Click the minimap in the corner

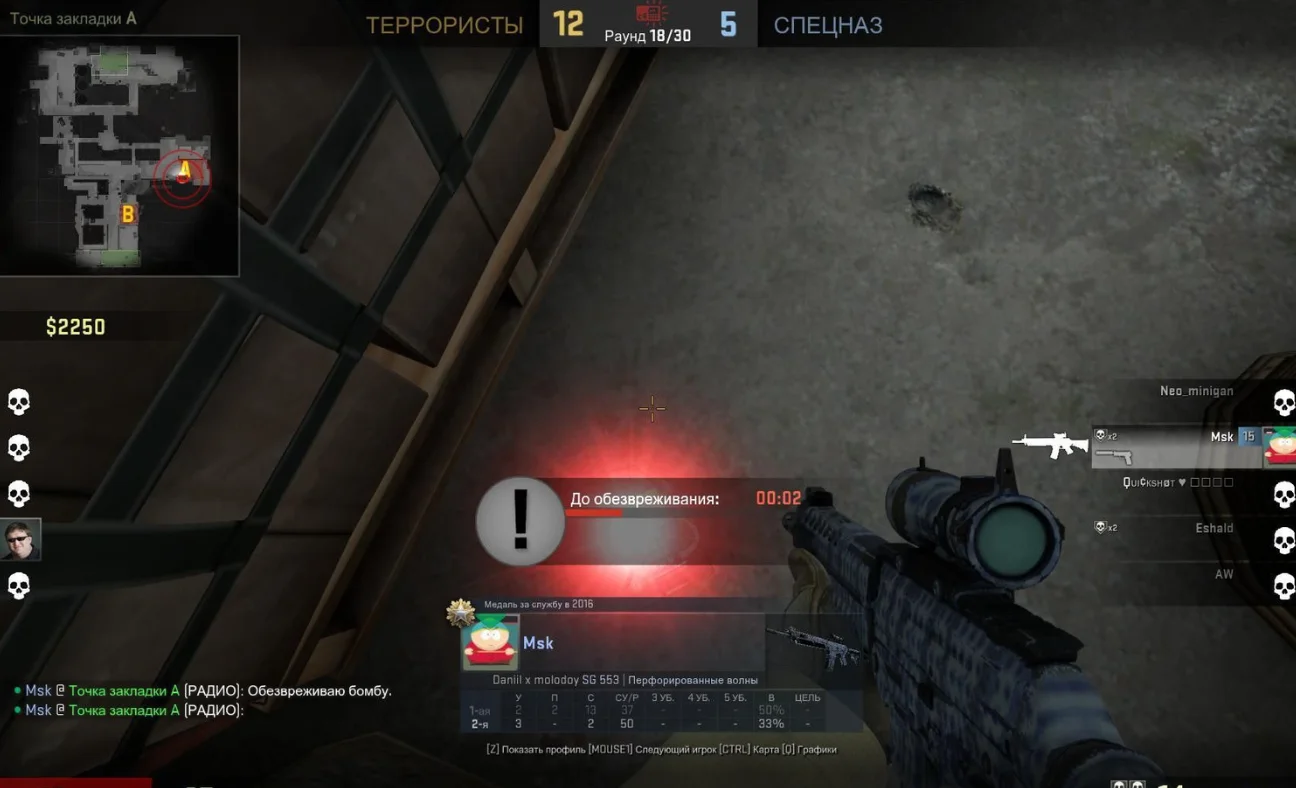point(119,155)
